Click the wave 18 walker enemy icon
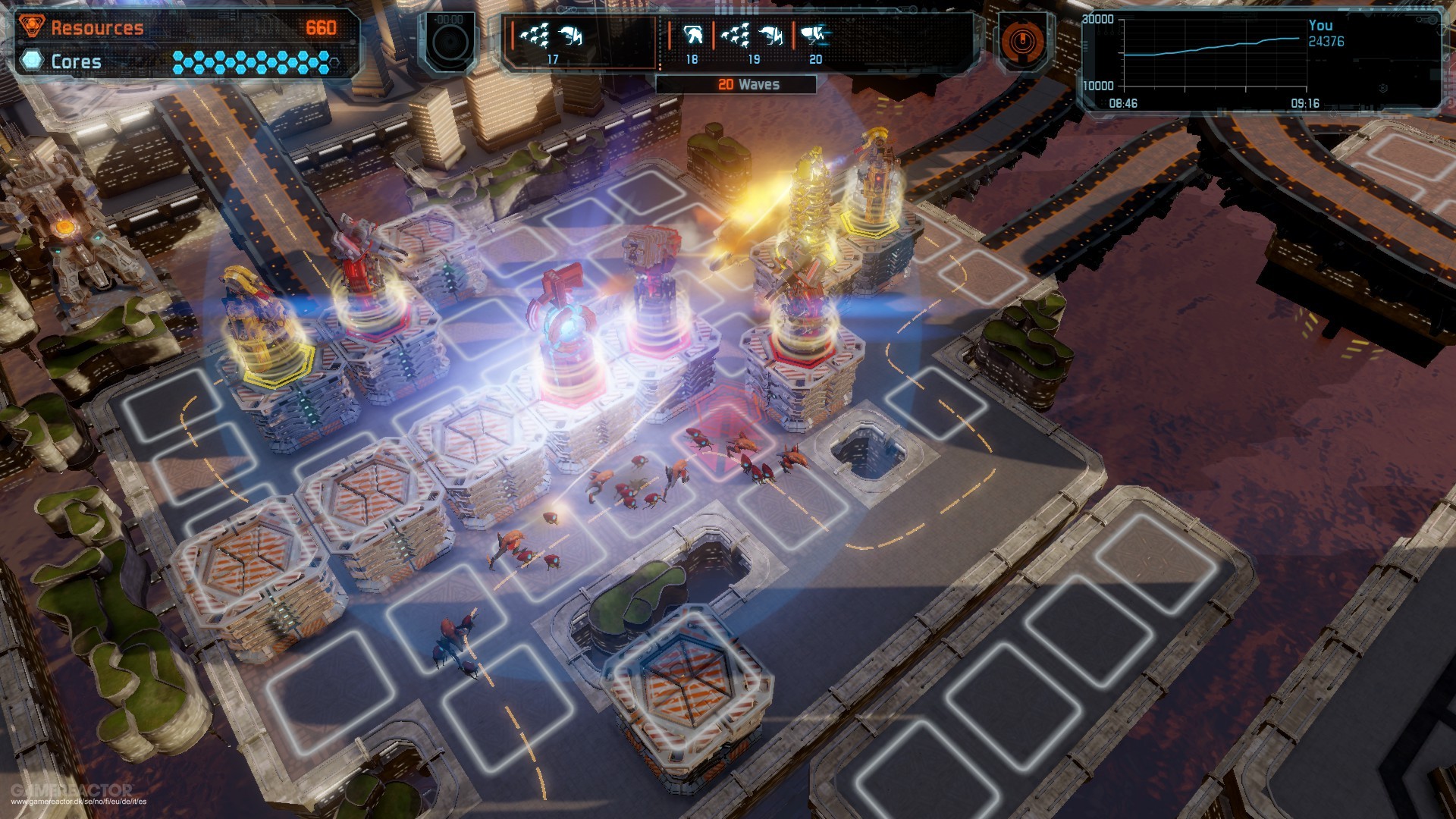1456x819 pixels. [x=695, y=34]
